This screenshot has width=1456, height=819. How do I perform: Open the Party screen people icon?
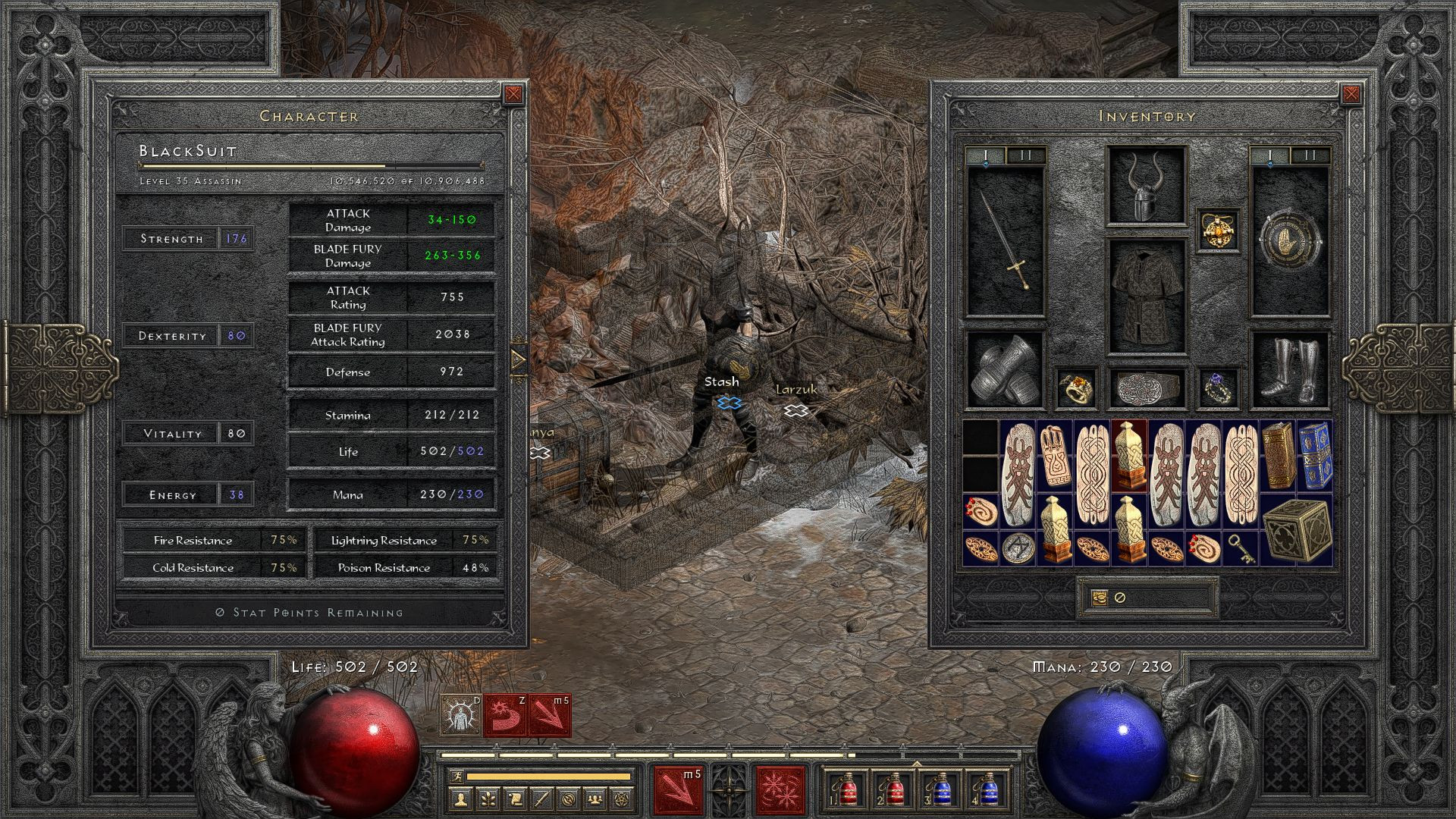[x=595, y=800]
